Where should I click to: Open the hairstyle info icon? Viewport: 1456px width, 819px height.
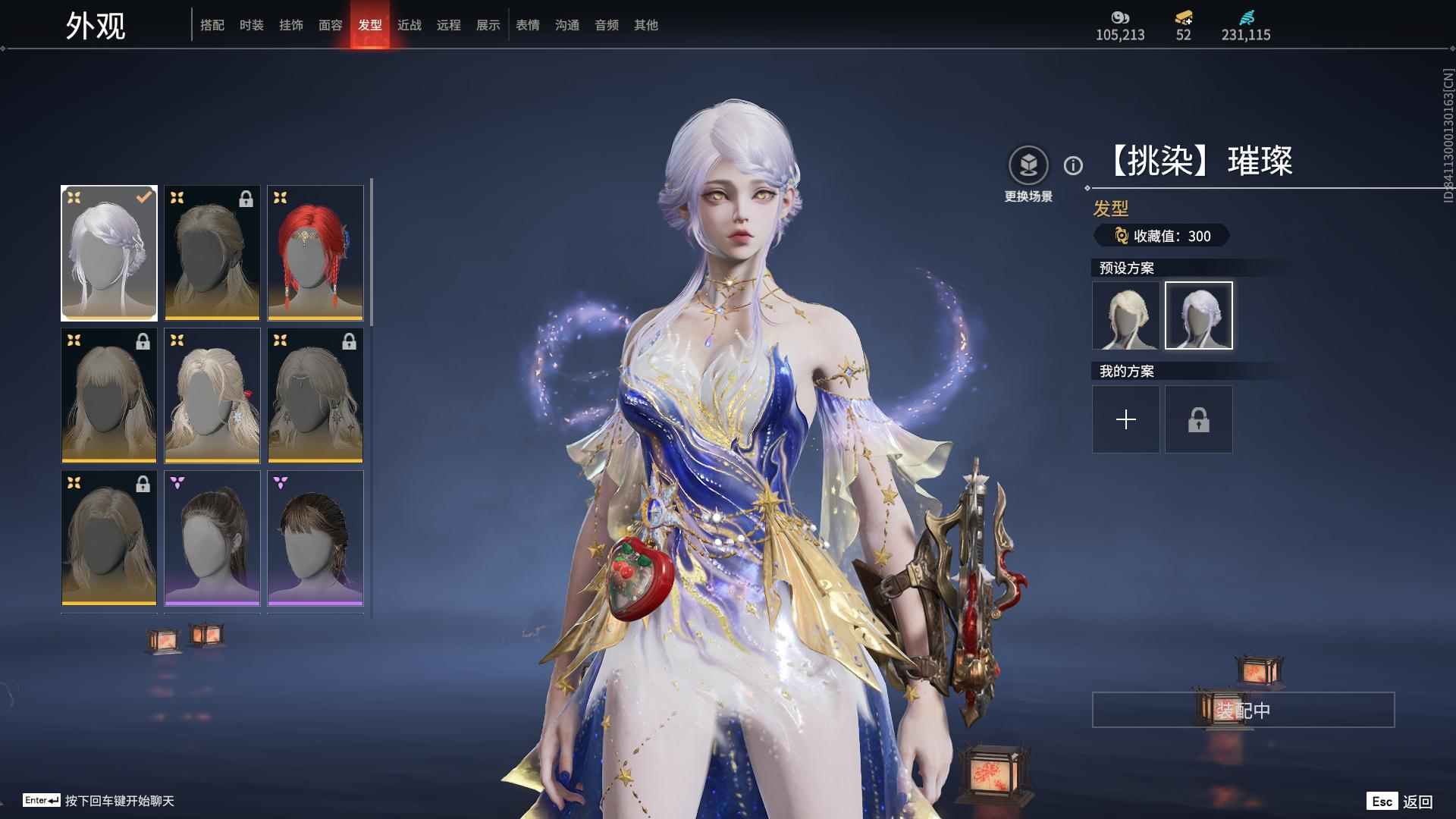tap(1073, 165)
